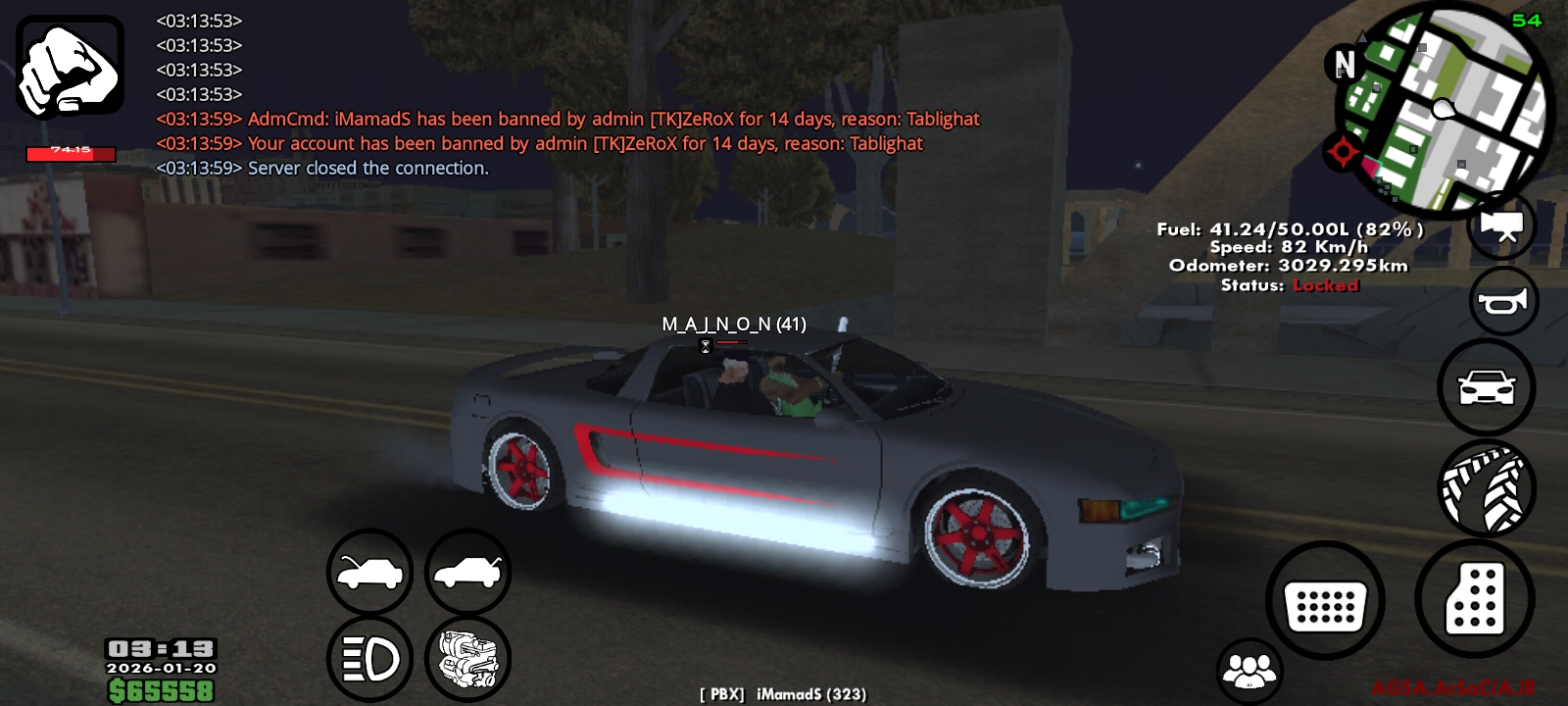The width and height of the screenshot is (1568, 706).
Task: Tap the accelerator pedal button
Action: pos(1474,597)
